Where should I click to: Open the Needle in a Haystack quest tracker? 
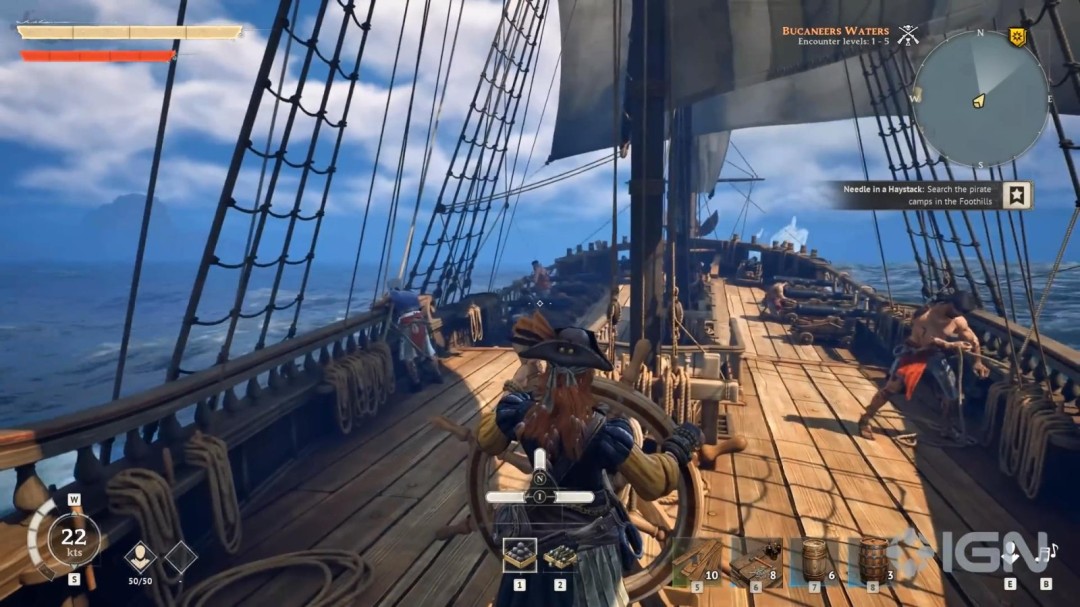[x=918, y=195]
